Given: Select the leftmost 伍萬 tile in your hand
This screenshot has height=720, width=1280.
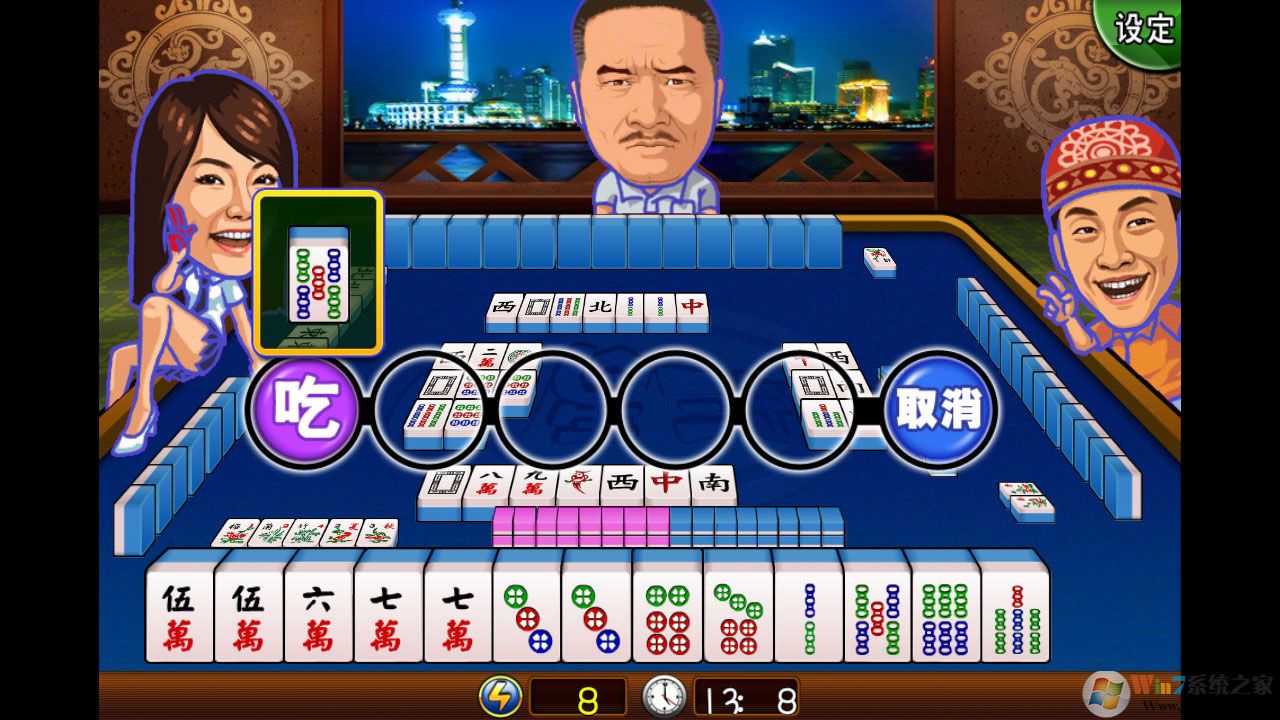Looking at the screenshot, I should (x=181, y=612).
